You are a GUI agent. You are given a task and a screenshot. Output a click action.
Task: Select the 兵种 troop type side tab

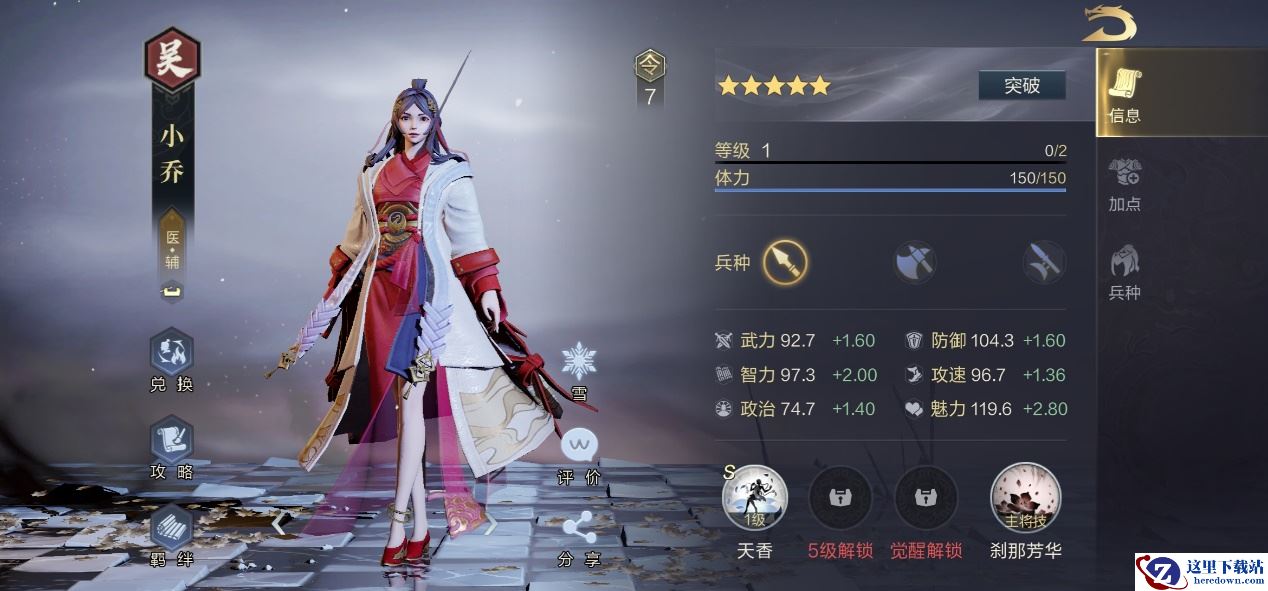1125,272
